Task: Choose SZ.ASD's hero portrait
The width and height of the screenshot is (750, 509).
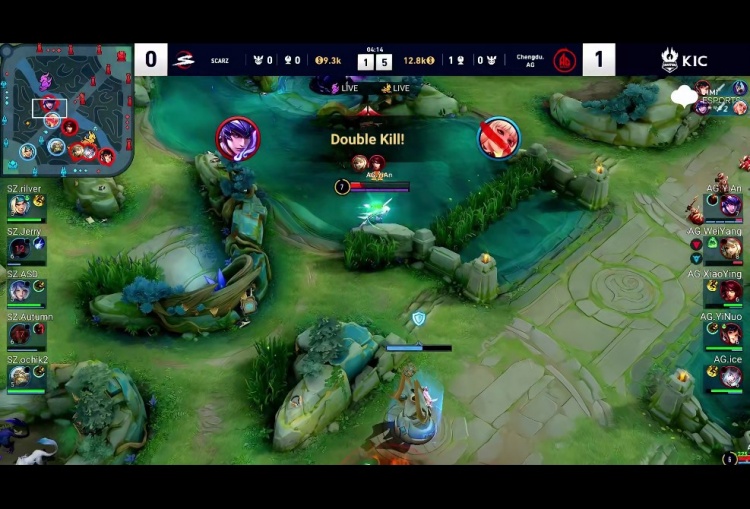Action: tap(19, 291)
